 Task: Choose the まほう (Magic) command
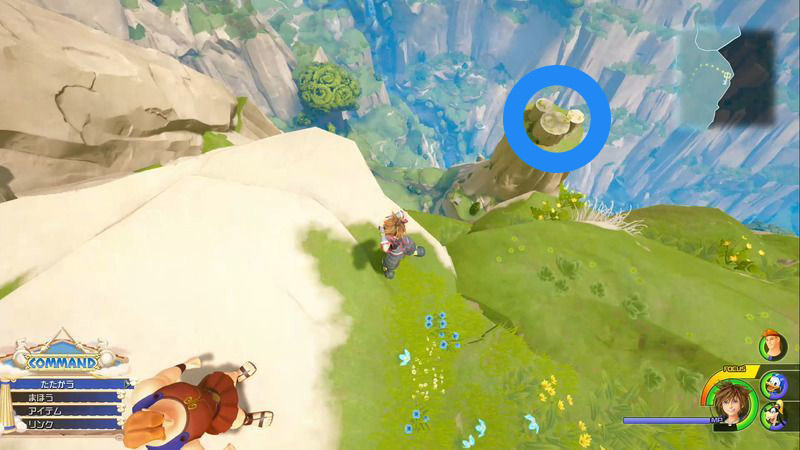pos(60,398)
